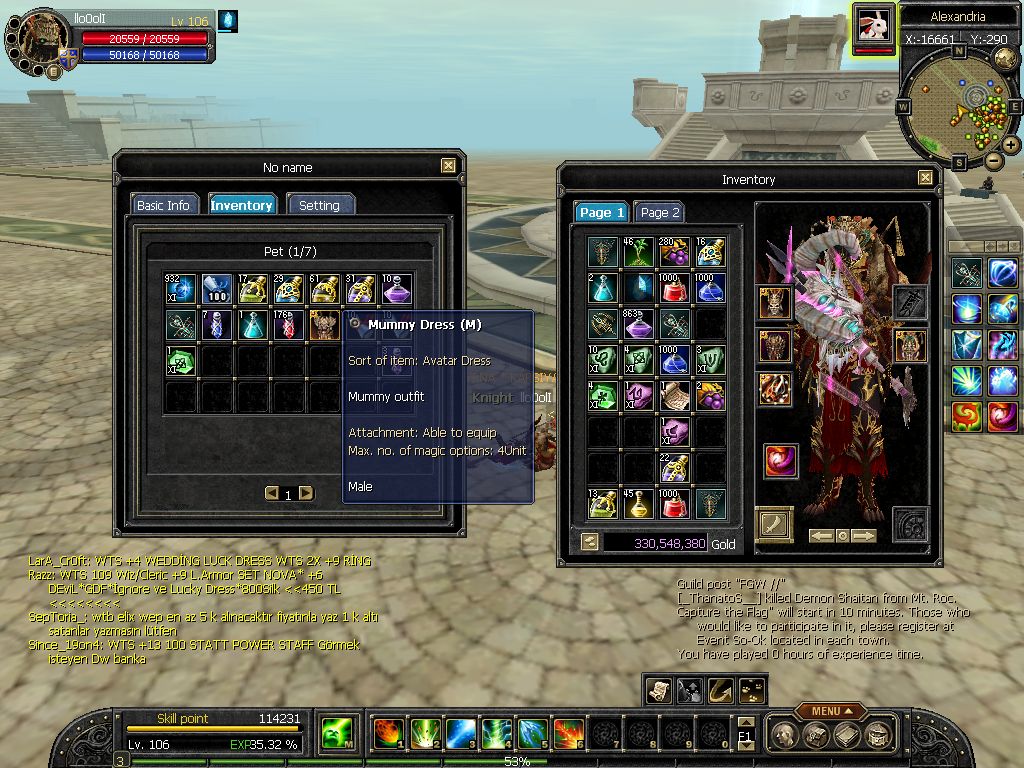The width and height of the screenshot is (1024, 768).
Task: Zoom in the minimap with the plus button
Action: (x=1011, y=145)
